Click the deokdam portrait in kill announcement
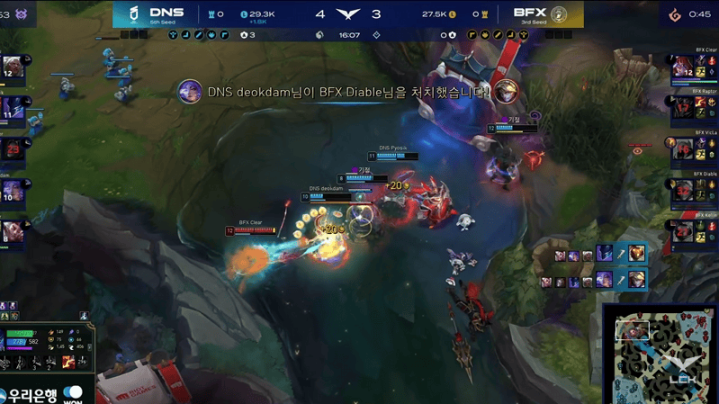The height and width of the screenshot is (404, 719). 190,91
